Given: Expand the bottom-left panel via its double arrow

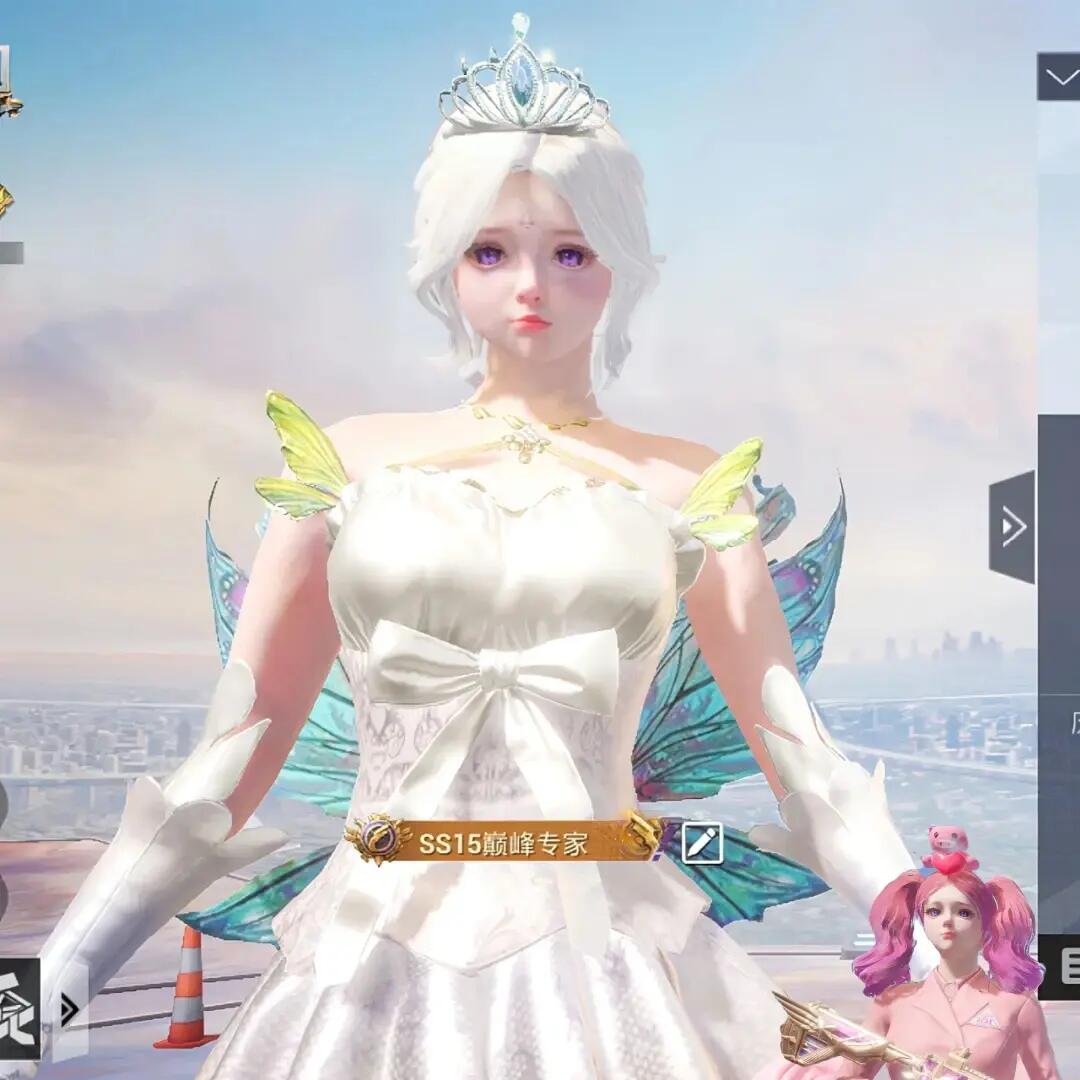Looking at the screenshot, I should (70, 1010).
